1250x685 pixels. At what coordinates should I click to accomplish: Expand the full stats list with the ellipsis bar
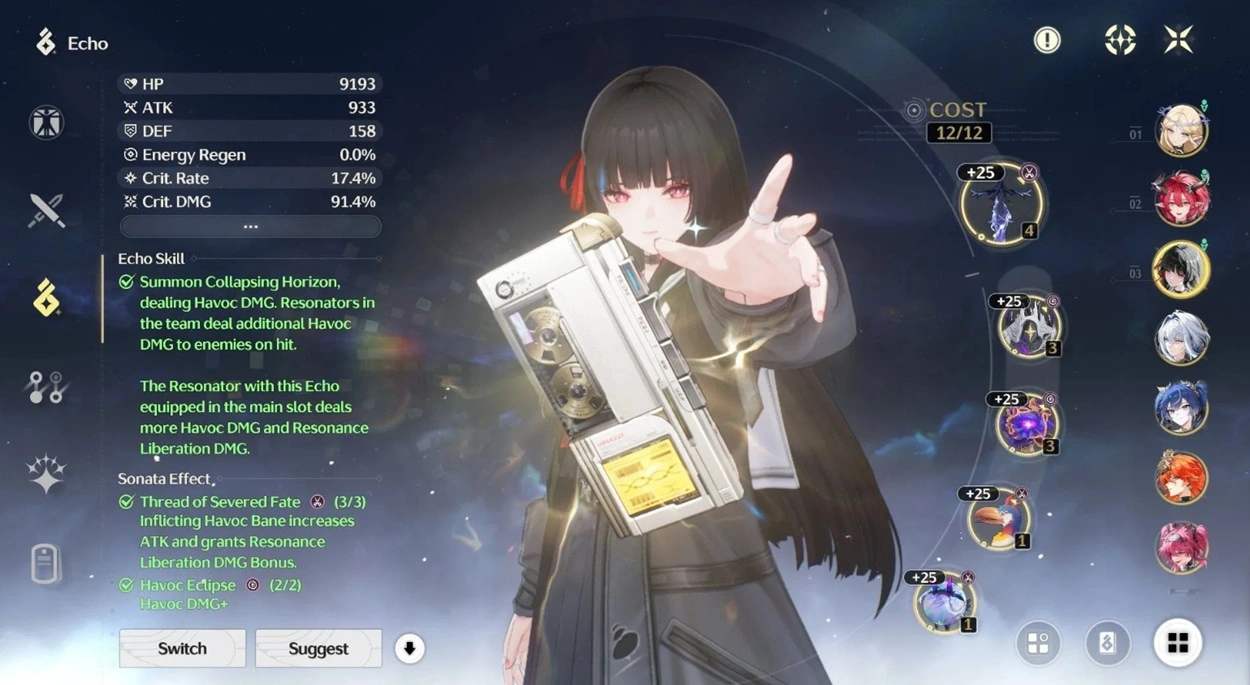(x=250, y=227)
